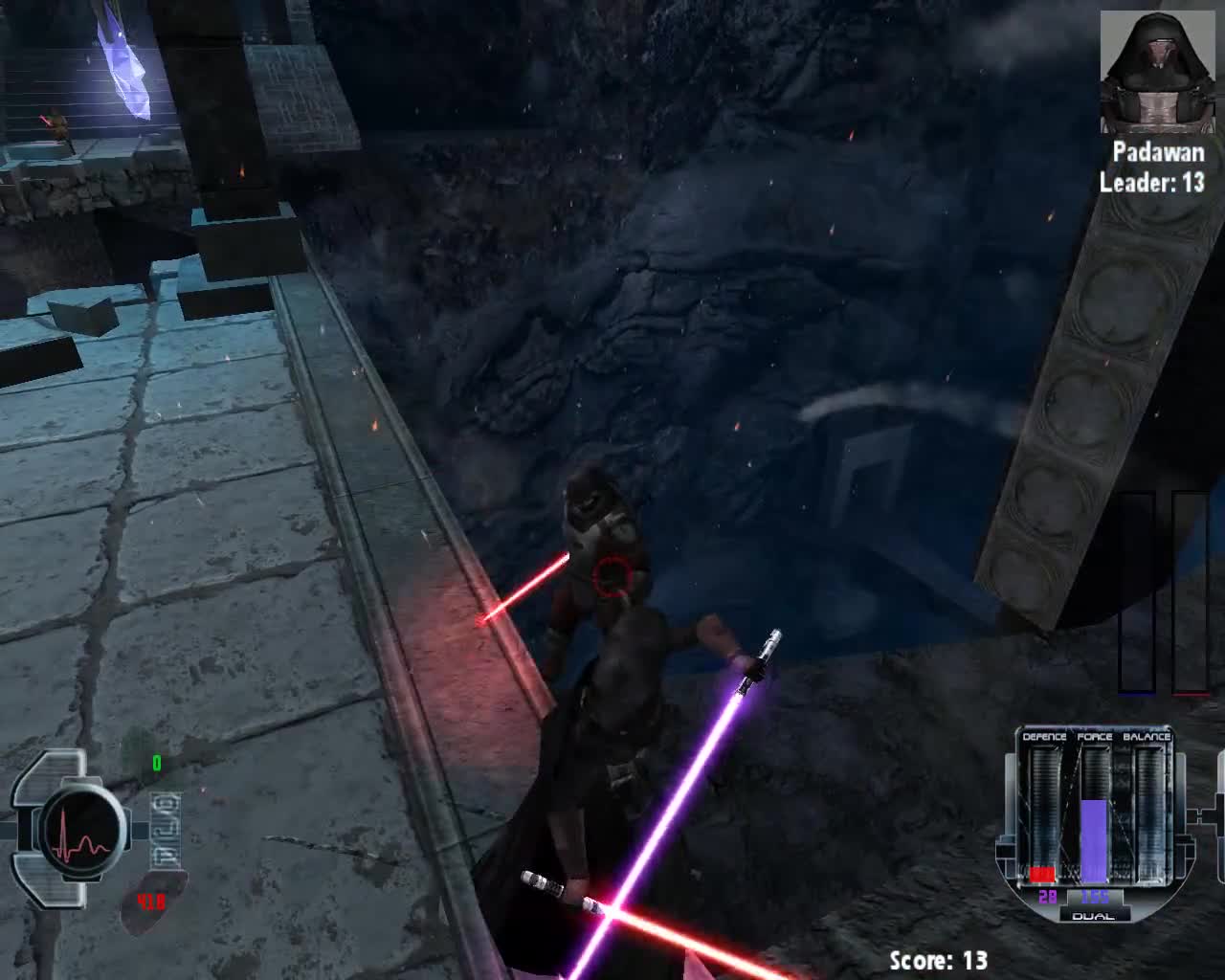This screenshot has width=1225, height=980.
Task: Click the red targeting crosshair reticle
Action: click(x=610, y=574)
